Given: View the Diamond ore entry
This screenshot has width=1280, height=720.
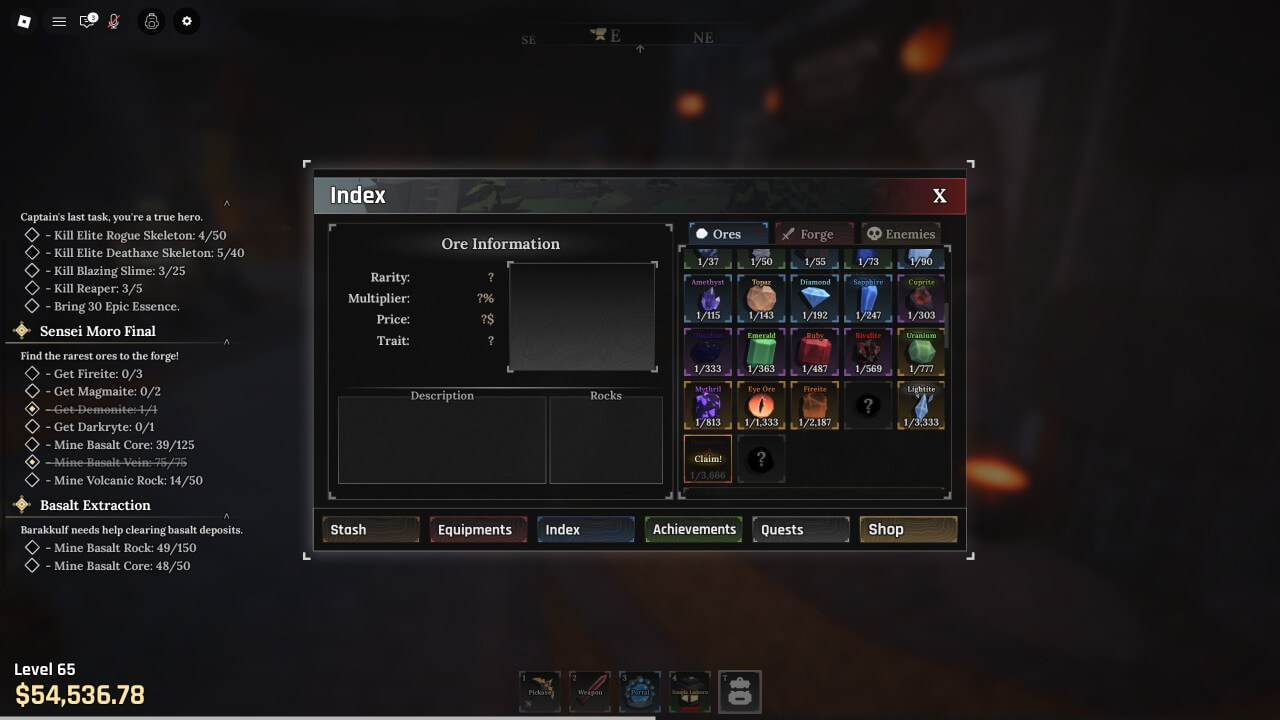Looking at the screenshot, I should [x=815, y=300].
